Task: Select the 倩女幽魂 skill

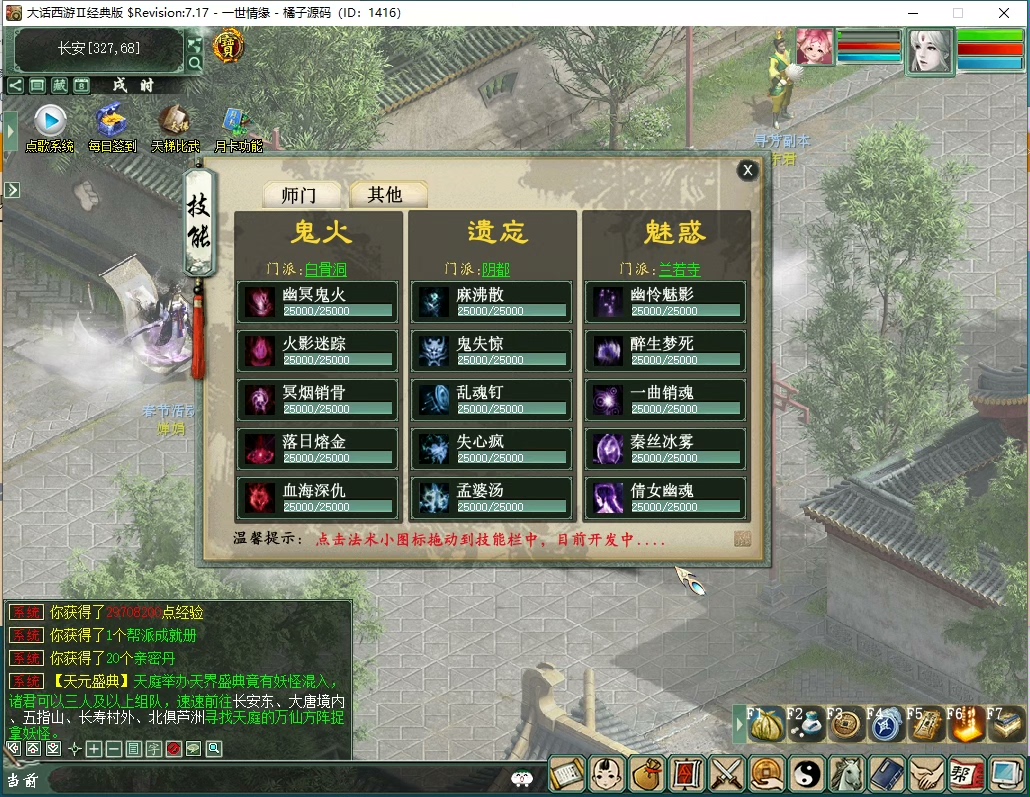Action: (x=666, y=498)
